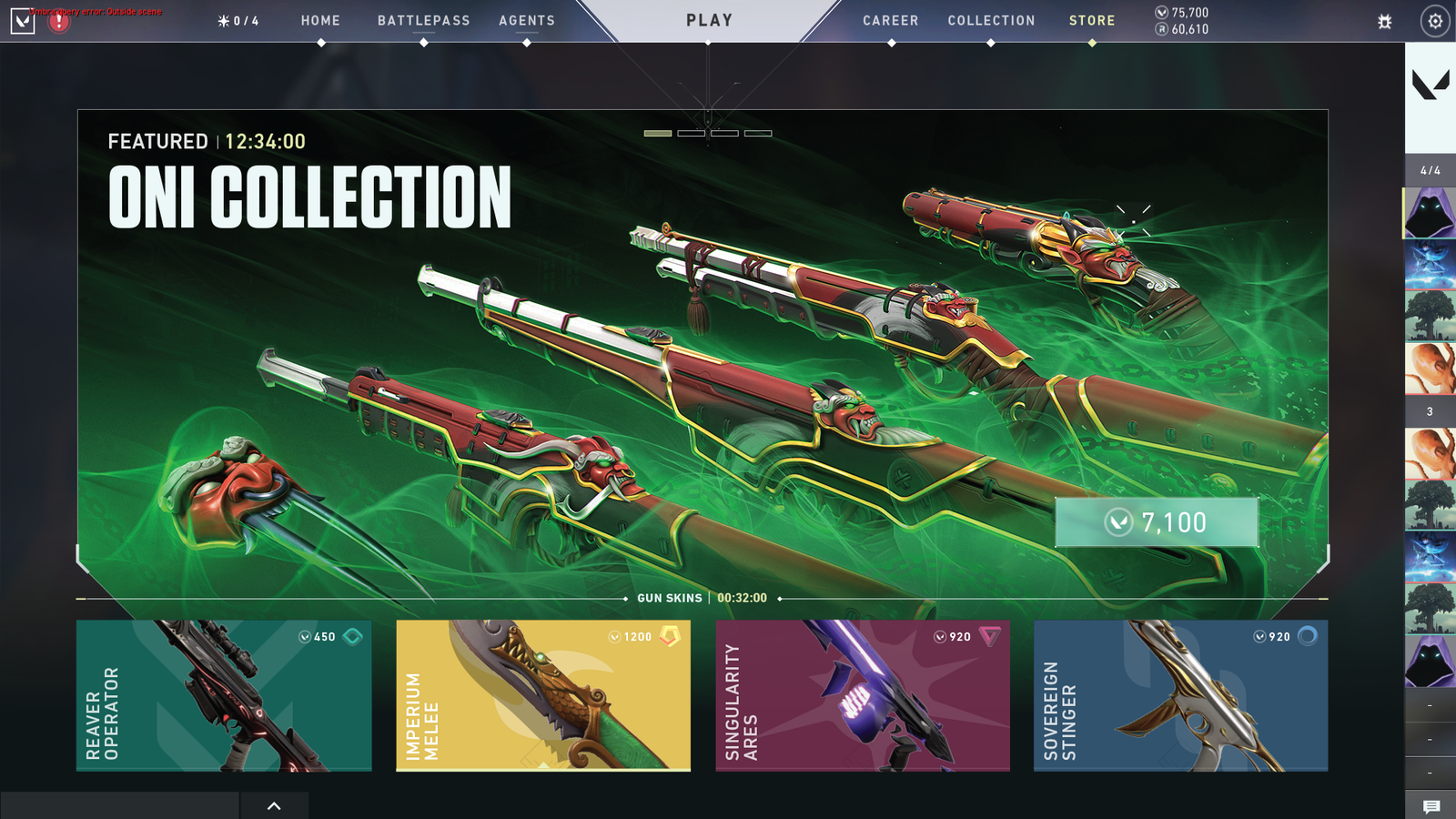Expand the bottom panel with the up arrow
The width and height of the screenshot is (1456, 819).
274,805
